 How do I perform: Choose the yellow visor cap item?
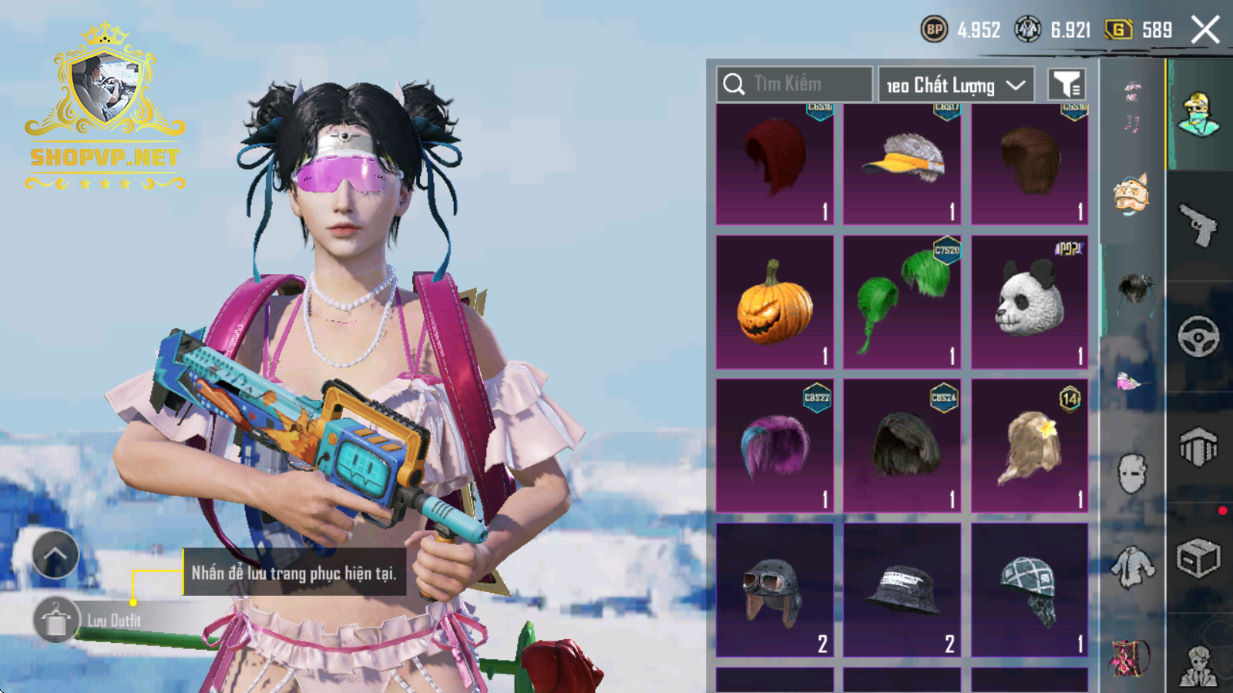(x=902, y=165)
